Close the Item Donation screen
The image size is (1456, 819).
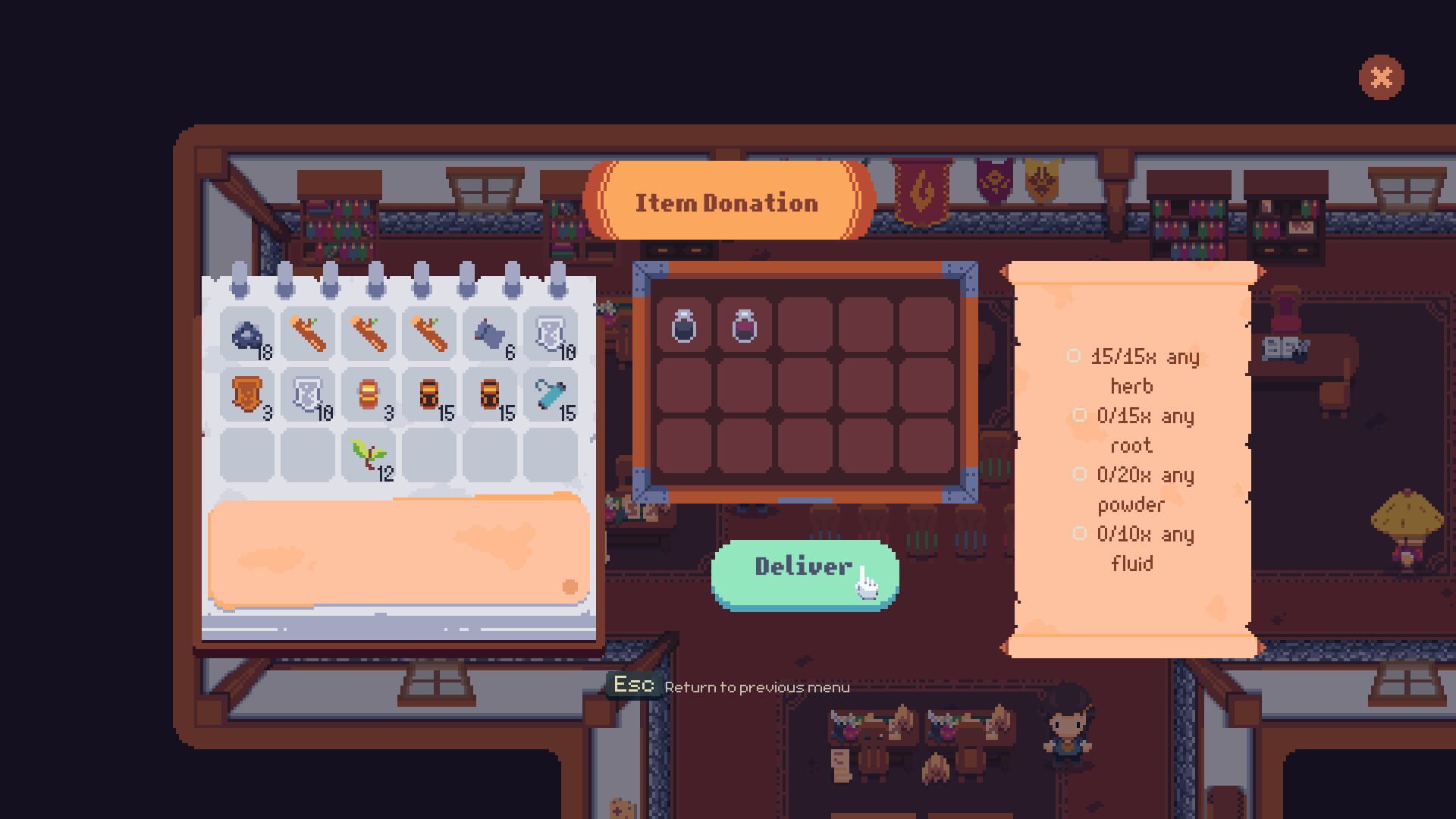coord(1382,75)
